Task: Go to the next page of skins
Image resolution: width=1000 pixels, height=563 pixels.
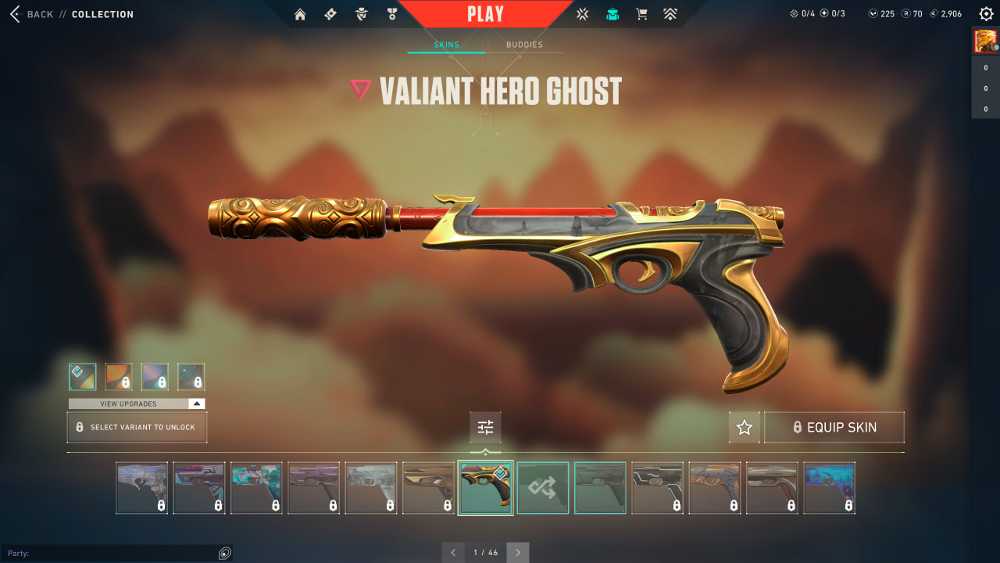Action: [518, 552]
